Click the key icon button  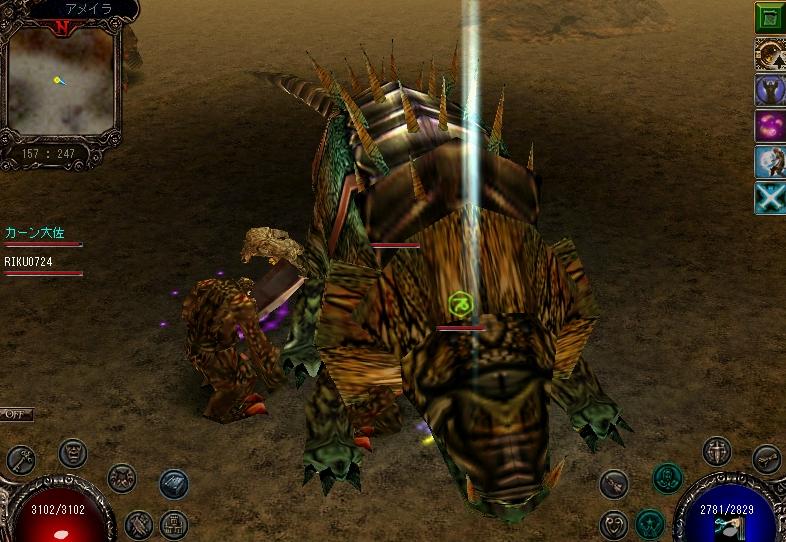[x=21, y=459]
